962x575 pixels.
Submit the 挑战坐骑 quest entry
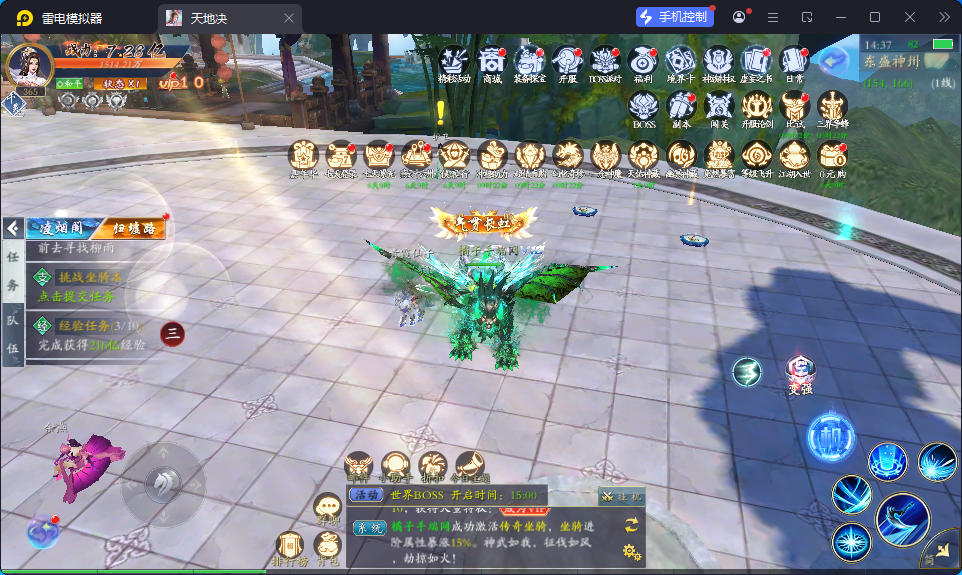tap(85, 286)
